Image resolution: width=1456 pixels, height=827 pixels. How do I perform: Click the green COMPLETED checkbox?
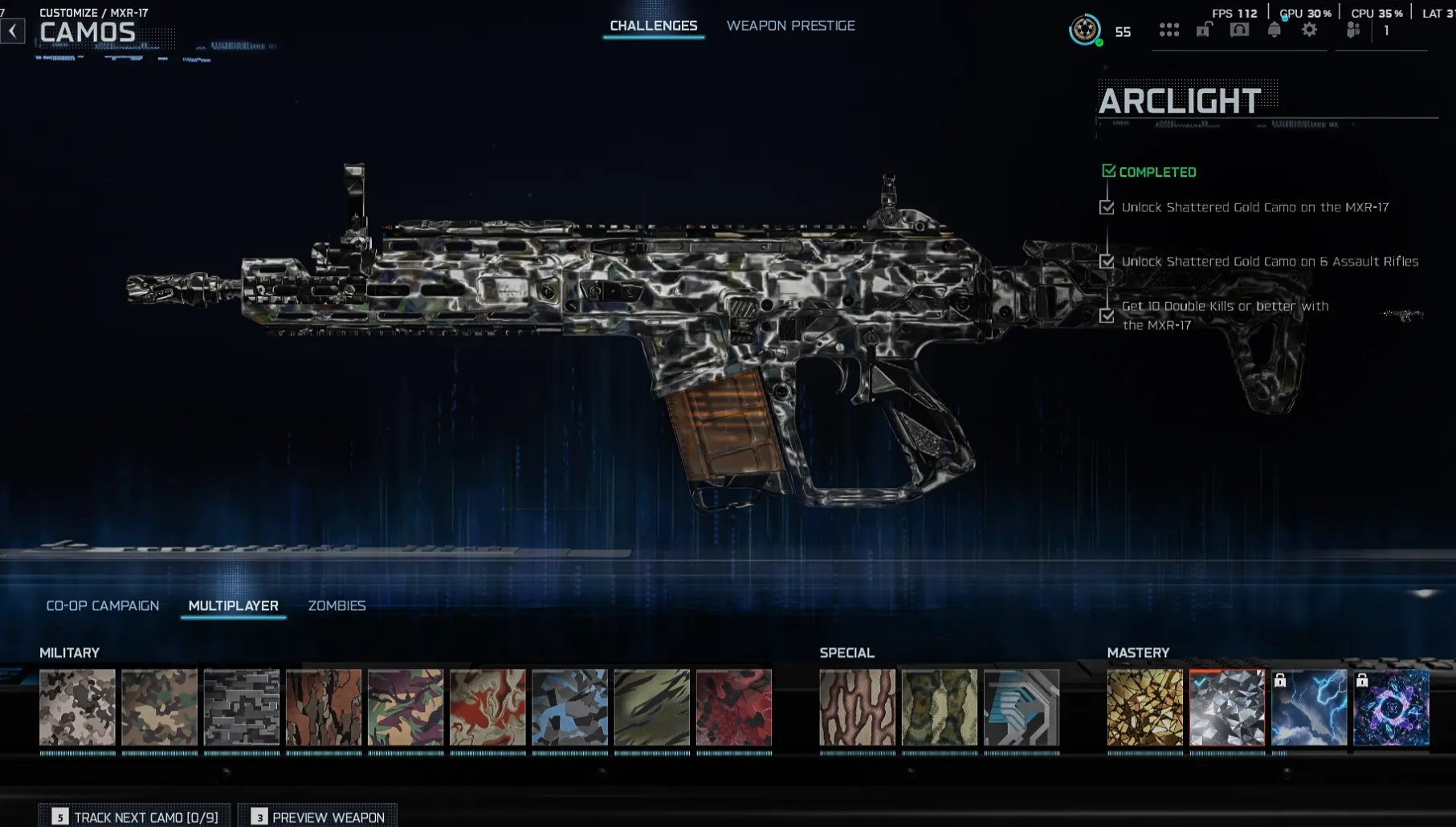point(1109,170)
